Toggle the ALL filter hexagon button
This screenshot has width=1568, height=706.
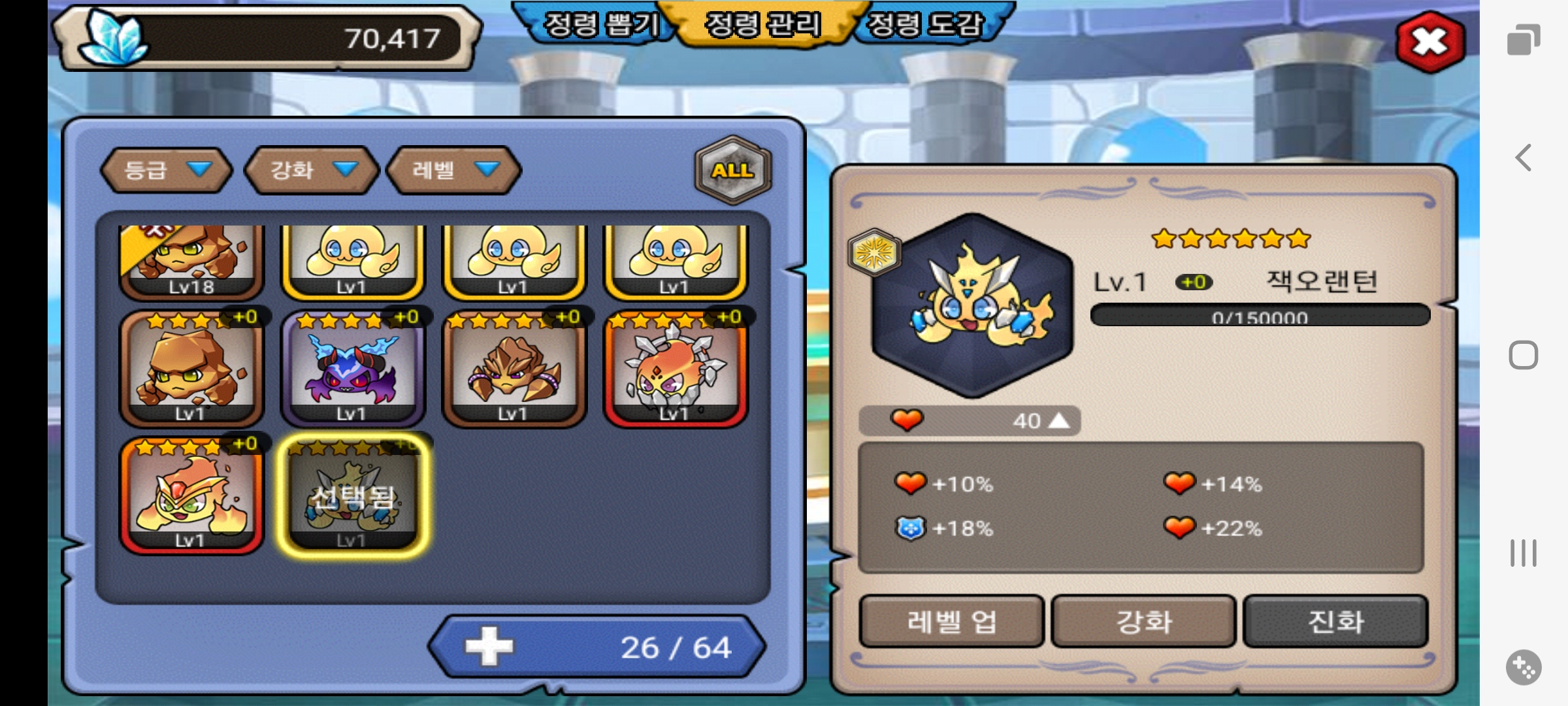pos(733,170)
